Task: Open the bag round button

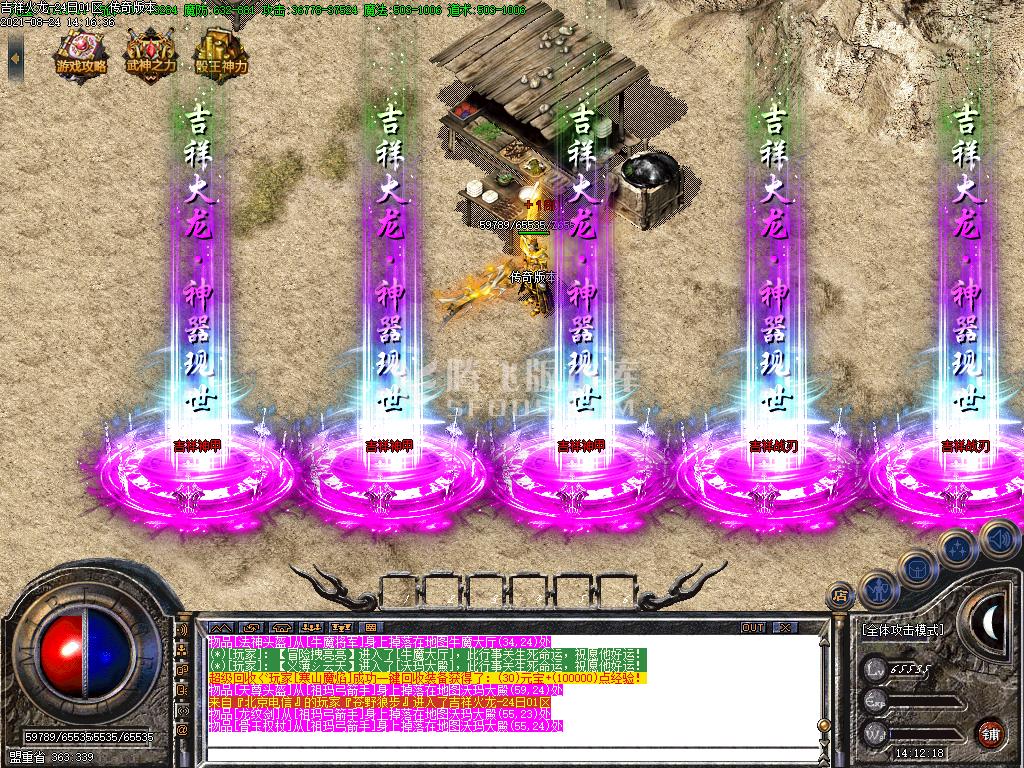Action: (917, 568)
